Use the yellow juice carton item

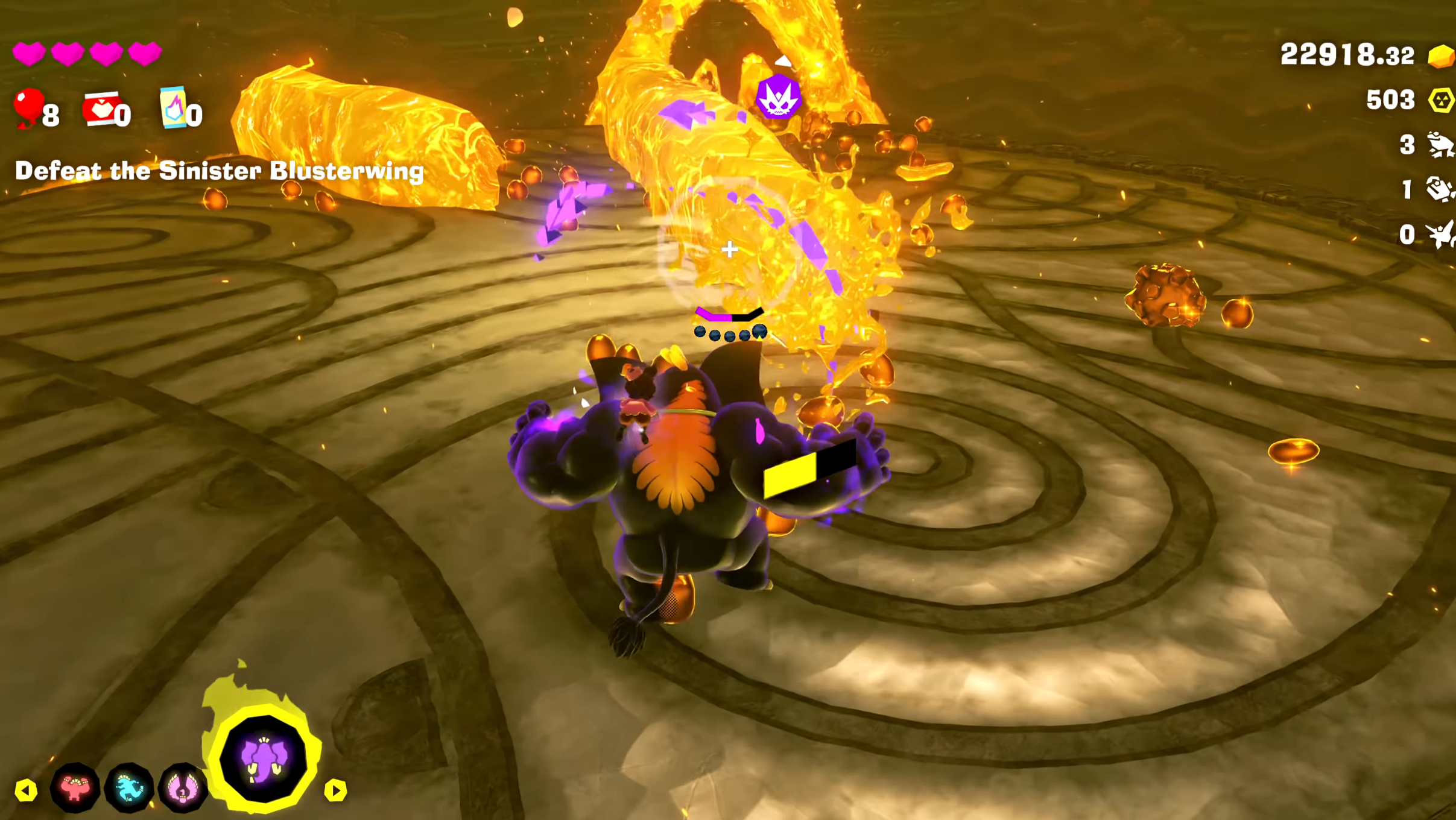coord(174,107)
